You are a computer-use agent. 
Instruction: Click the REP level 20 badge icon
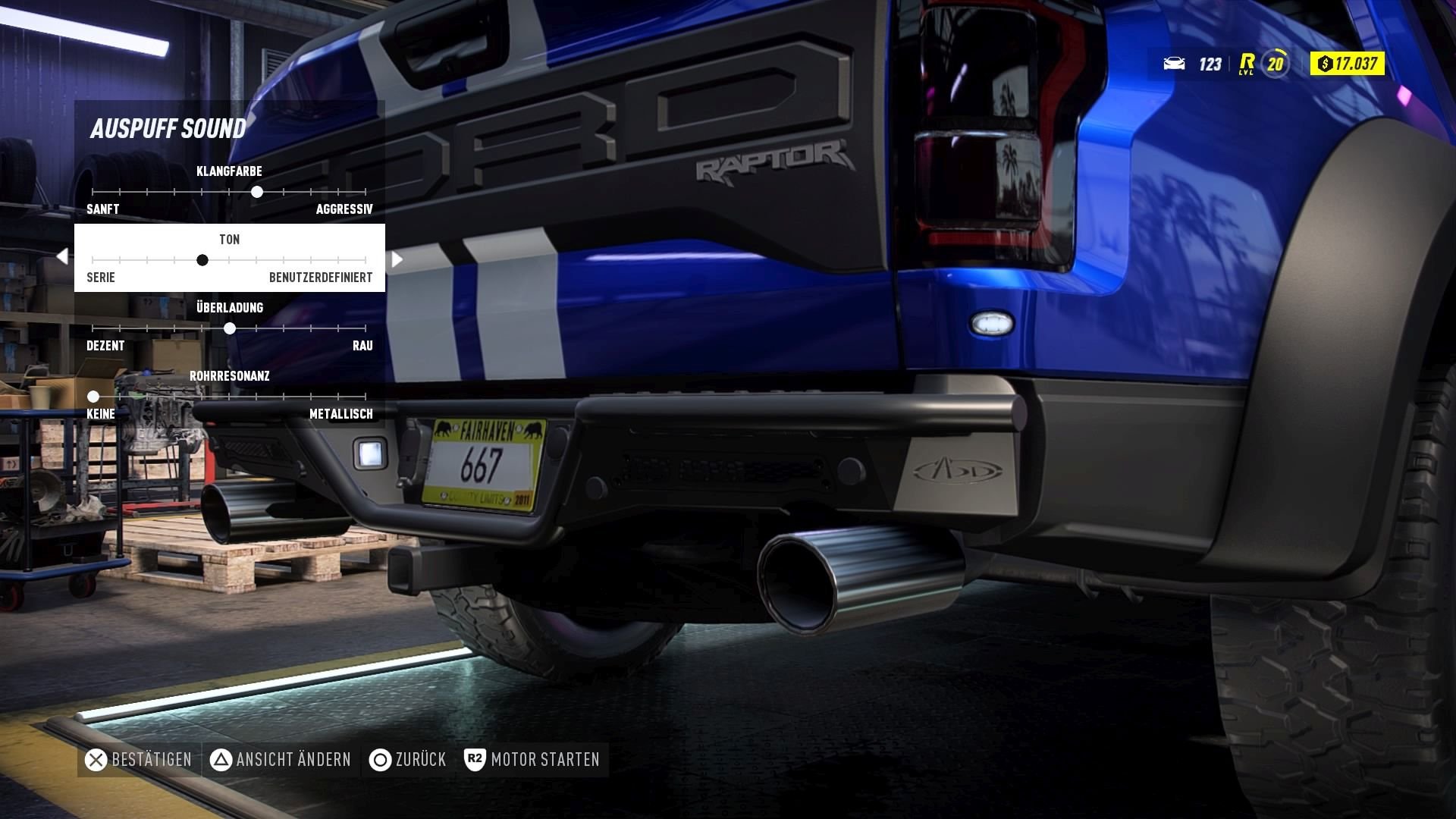(x=1275, y=64)
